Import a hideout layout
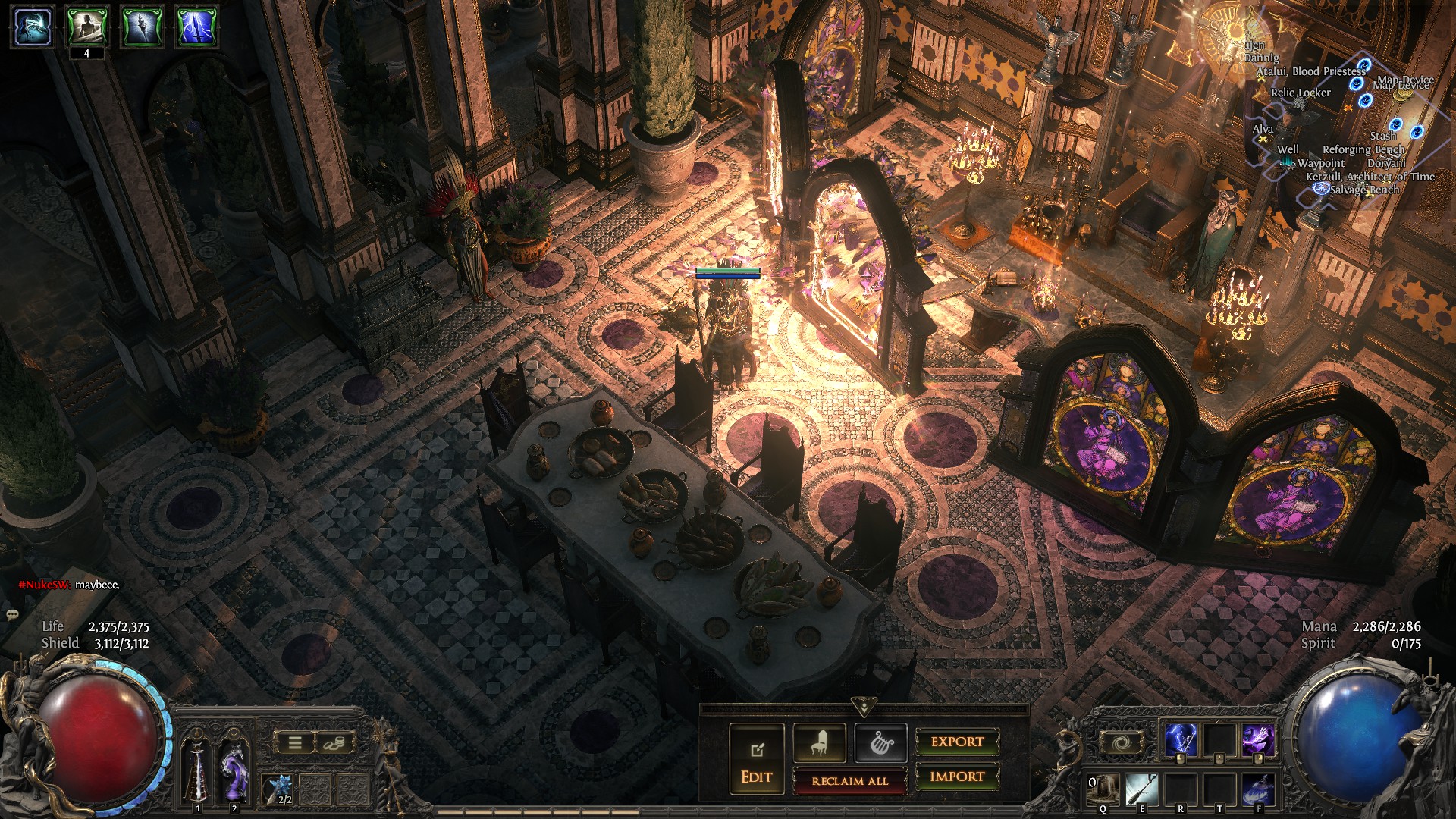 (x=957, y=777)
